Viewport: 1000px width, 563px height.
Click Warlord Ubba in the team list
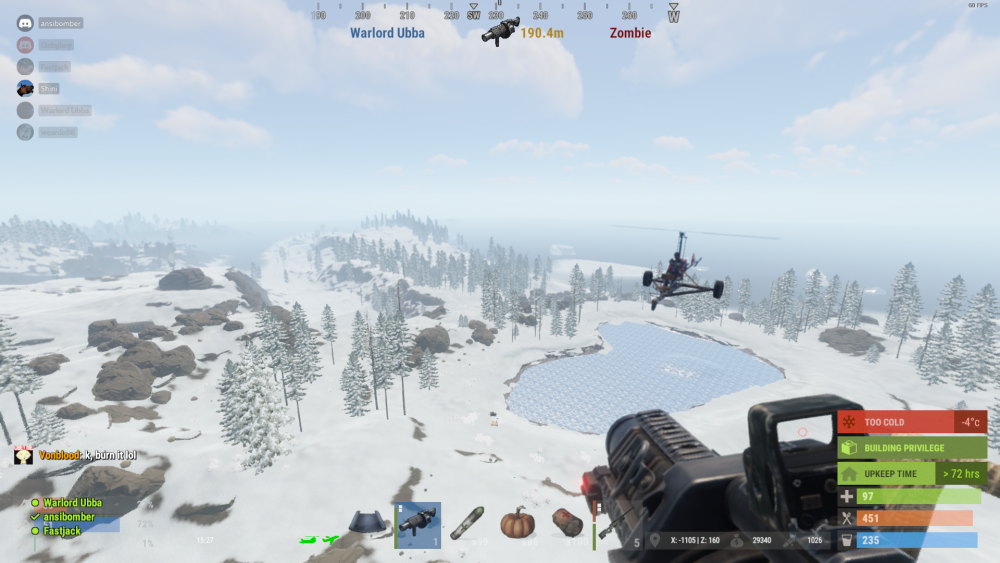click(x=72, y=503)
